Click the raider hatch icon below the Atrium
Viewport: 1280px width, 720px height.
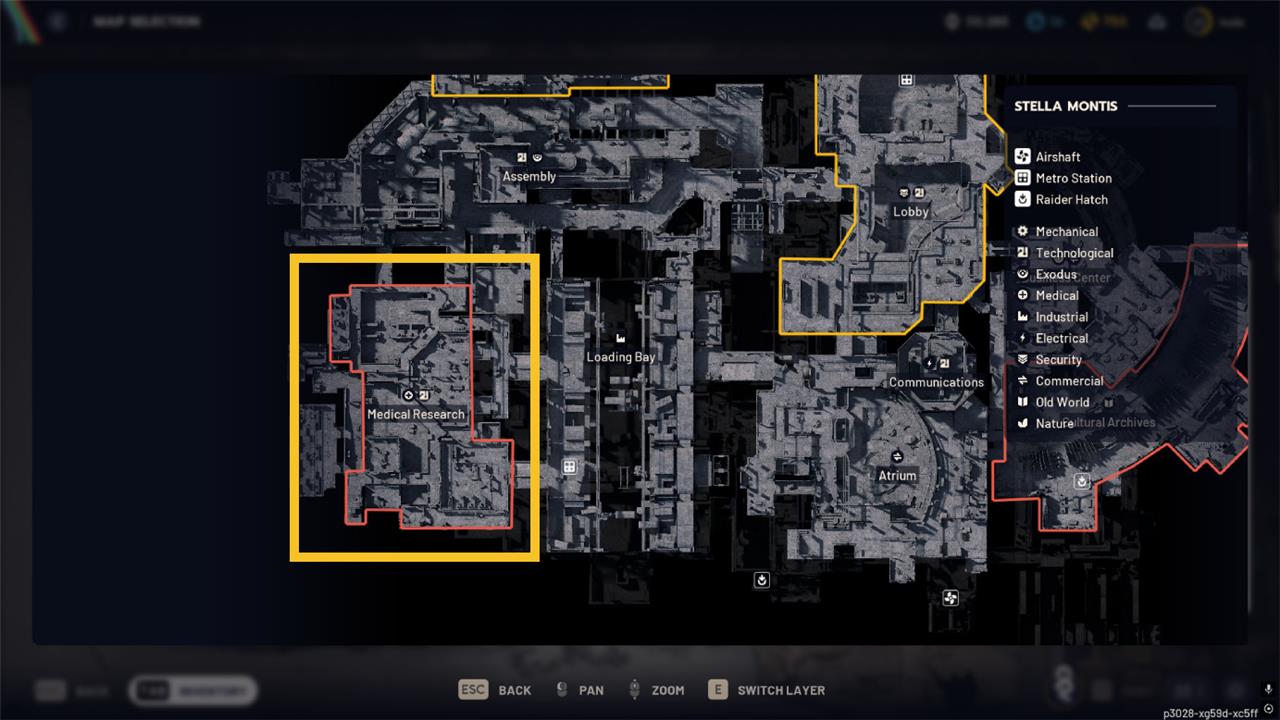[x=762, y=580]
